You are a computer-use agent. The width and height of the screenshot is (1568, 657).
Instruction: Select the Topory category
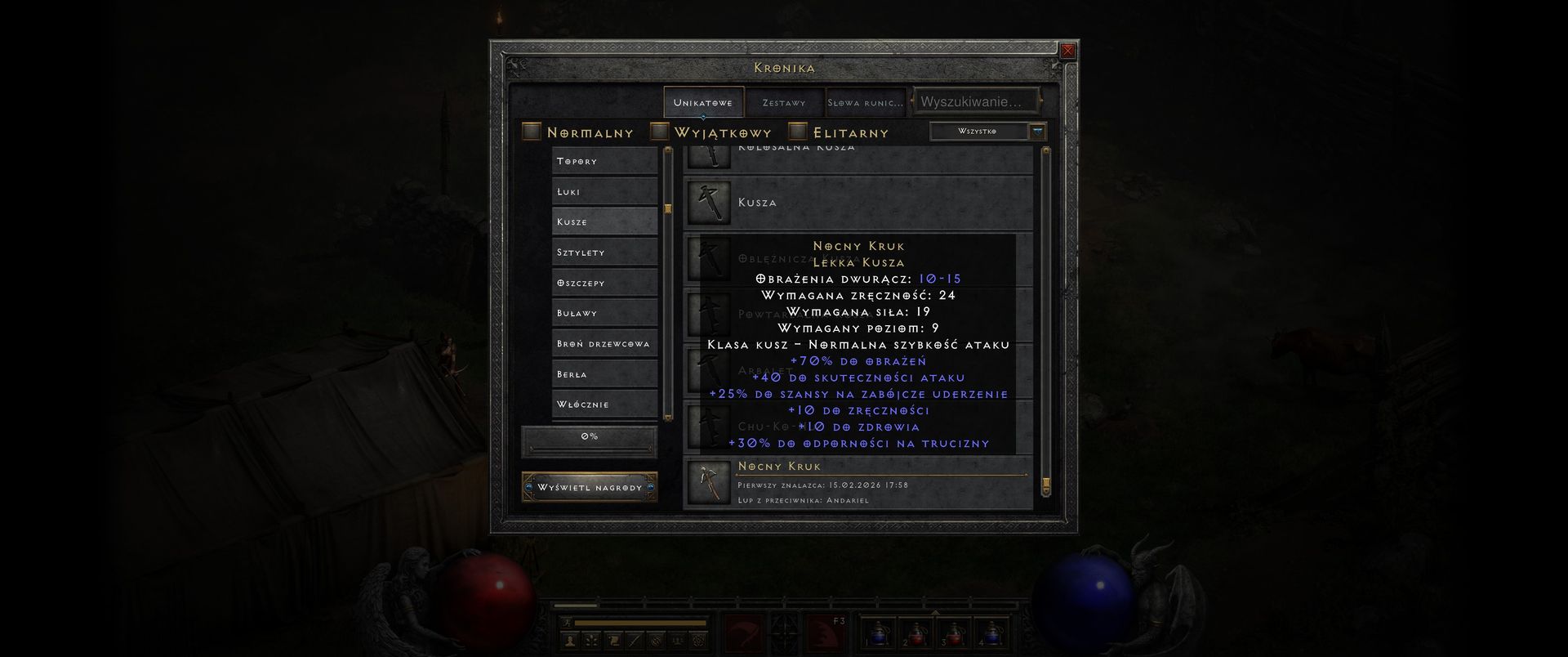click(604, 161)
